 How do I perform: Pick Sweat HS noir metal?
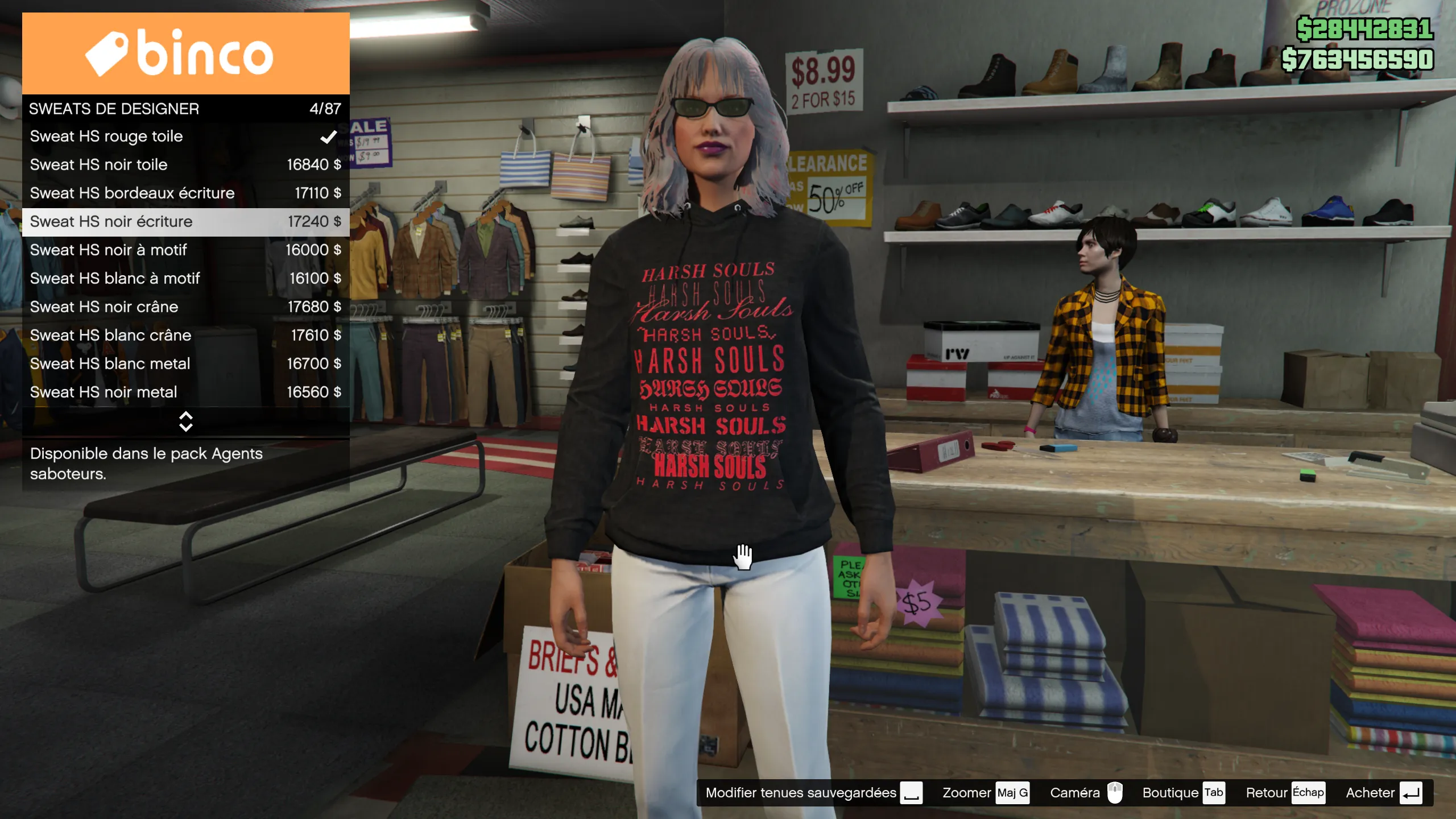coord(185,392)
